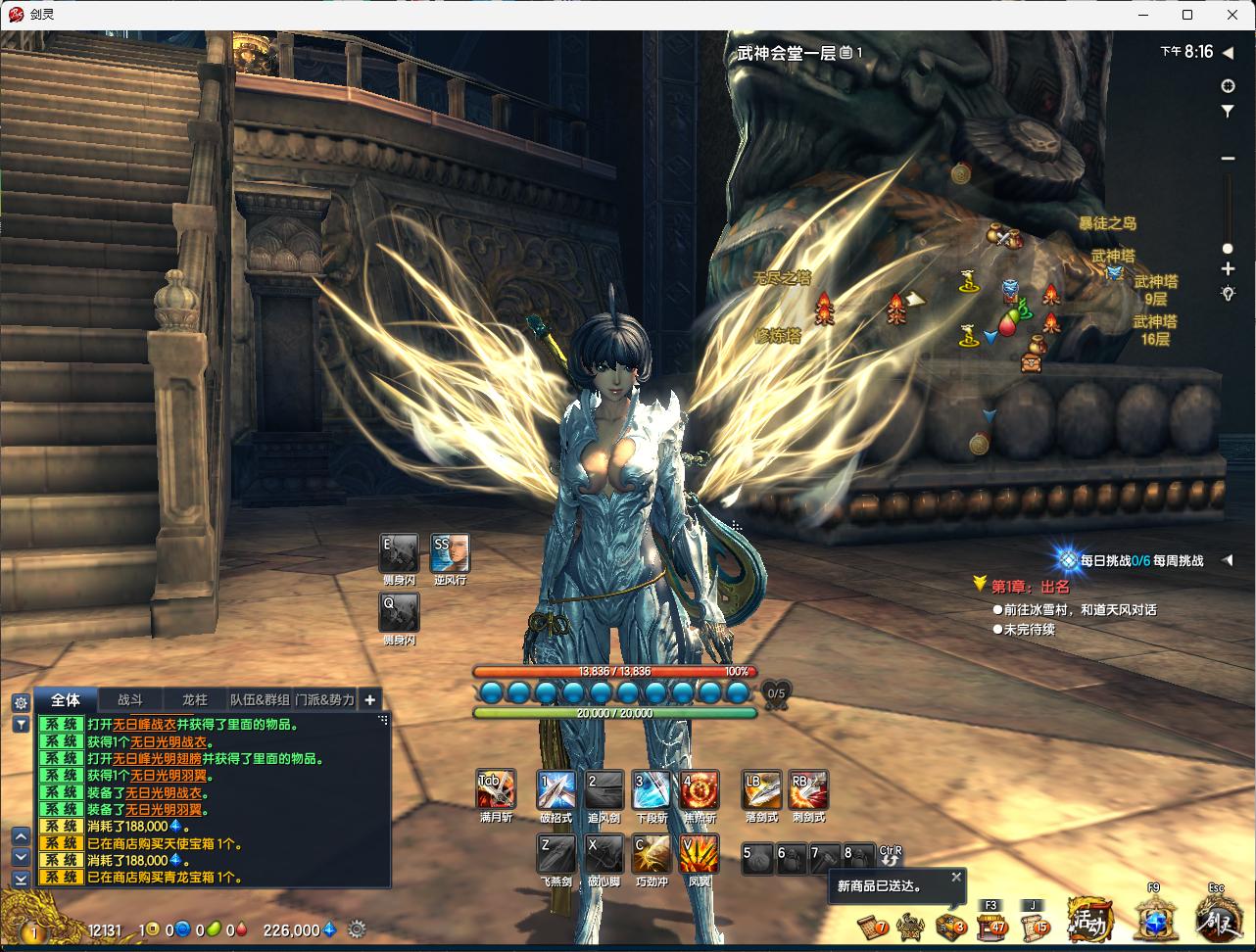Image resolution: width=1256 pixels, height=952 pixels.
Task: Jump chat log to the newest message
Action: (21, 880)
